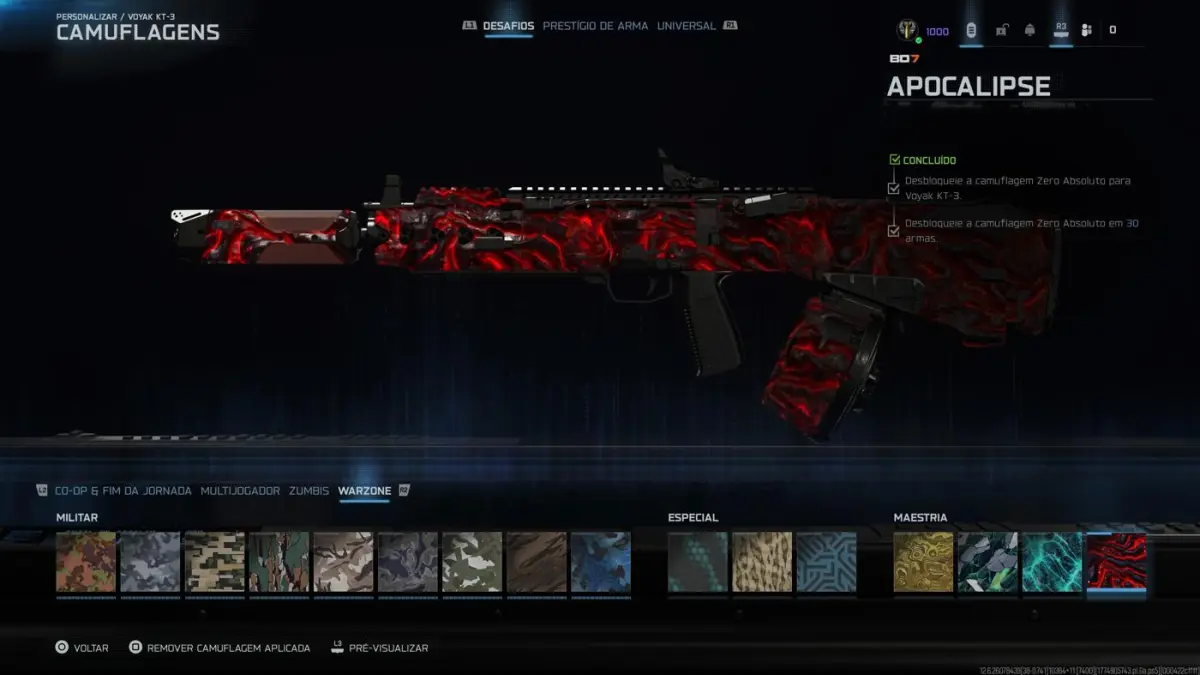Choose the orange-green woodland Militar camo
Image resolution: width=1200 pixels, height=675 pixels.
[86, 562]
